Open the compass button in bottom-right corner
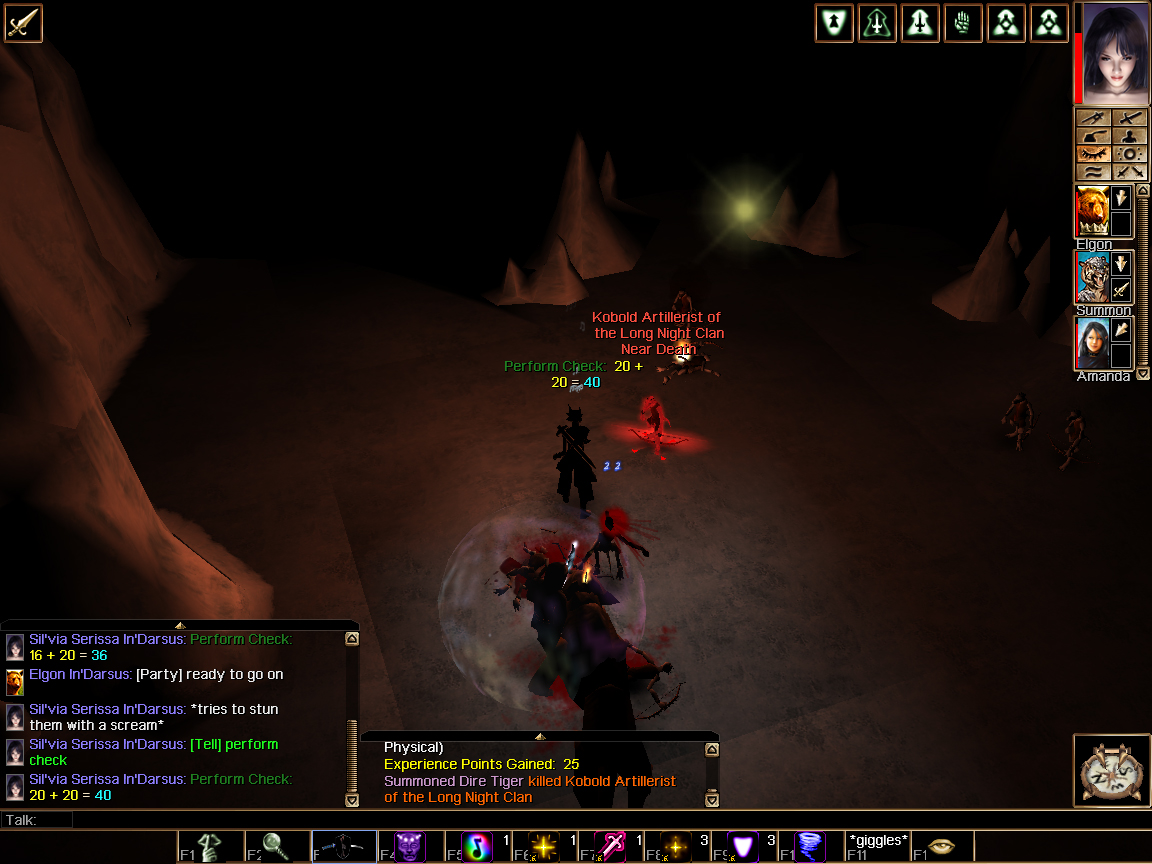Image resolution: width=1152 pixels, height=864 pixels. pyautogui.click(x=1110, y=770)
